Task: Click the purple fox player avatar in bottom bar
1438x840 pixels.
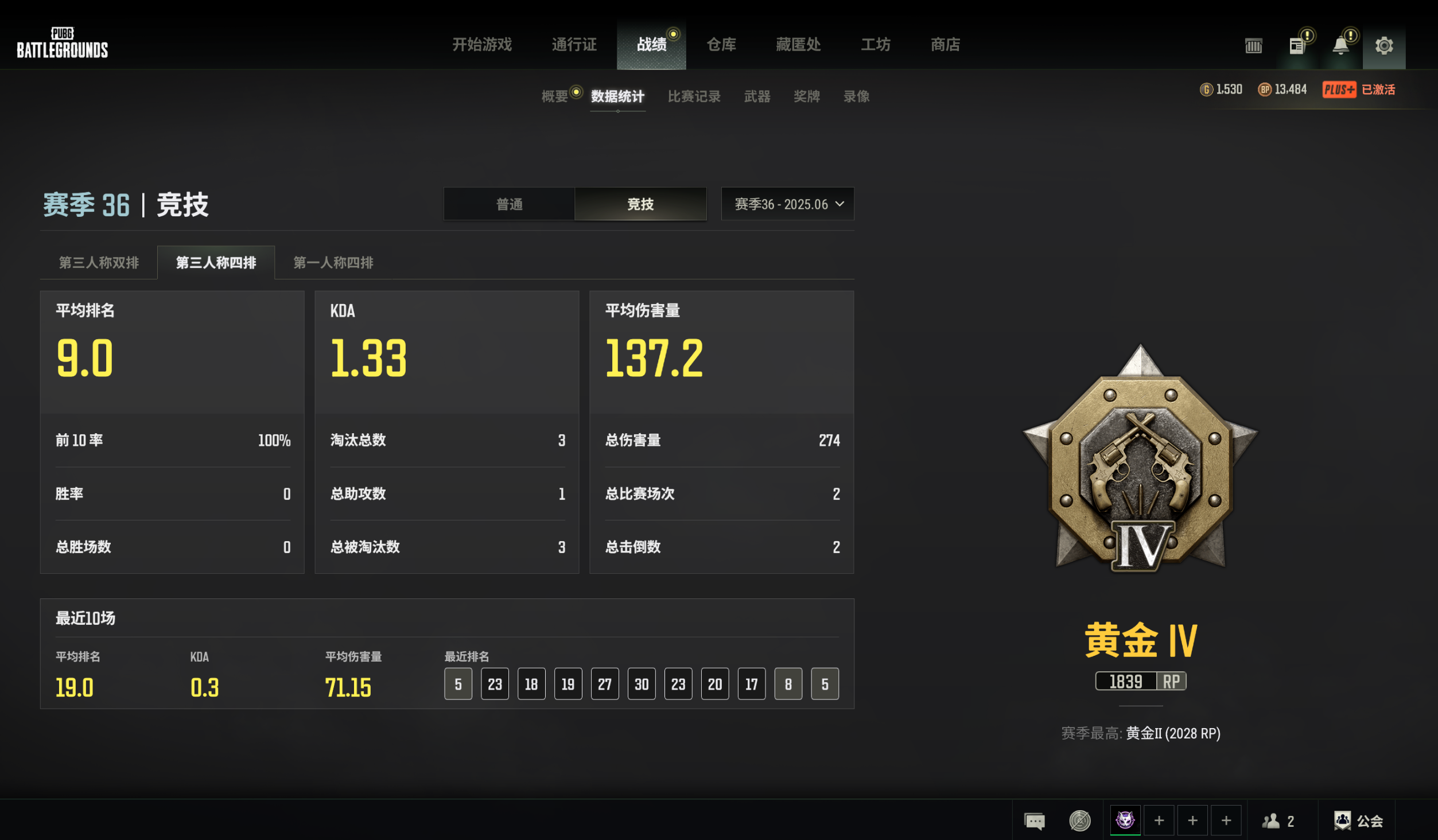Action: point(1126,820)
